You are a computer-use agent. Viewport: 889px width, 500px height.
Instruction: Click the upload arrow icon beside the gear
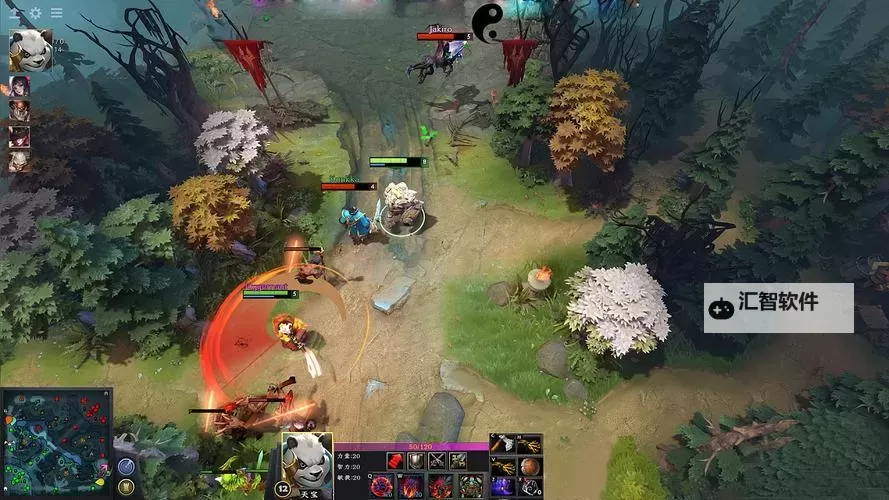[x=17, y=13]
